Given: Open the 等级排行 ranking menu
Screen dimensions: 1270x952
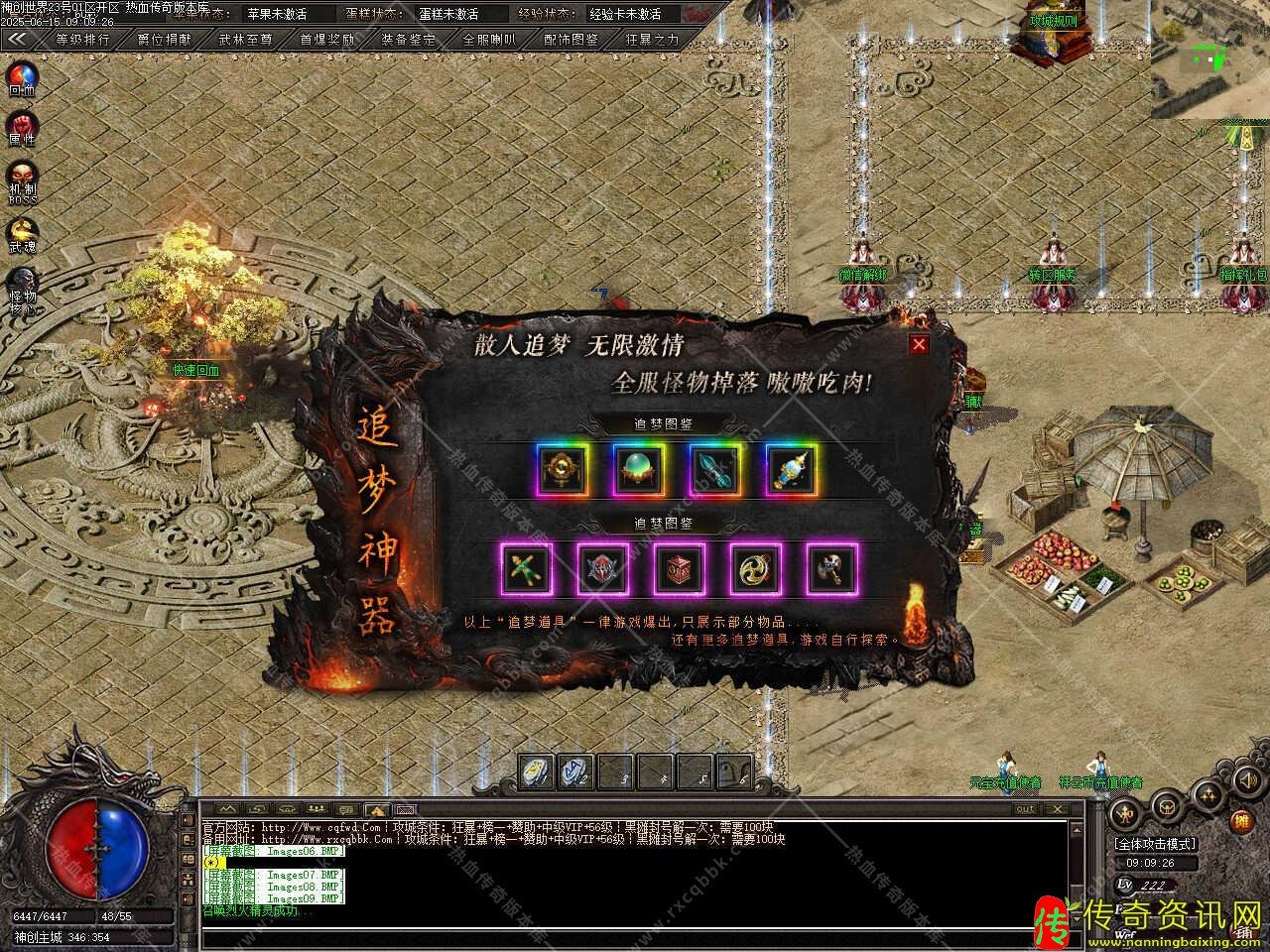Looking at the screenshot, I should pyautogui.click(x=82, y=40).
